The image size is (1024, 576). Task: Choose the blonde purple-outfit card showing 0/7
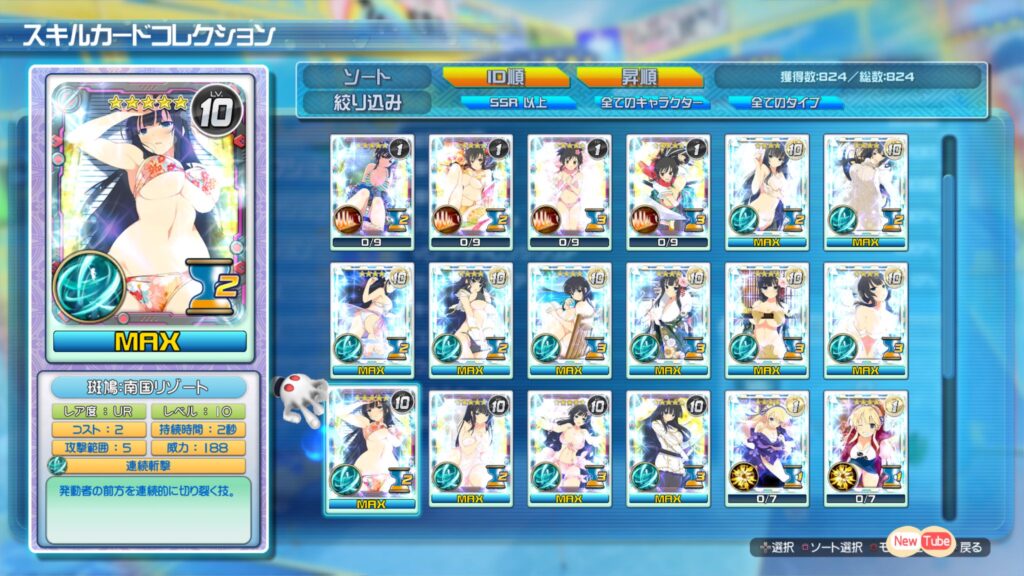pos(767,448)
